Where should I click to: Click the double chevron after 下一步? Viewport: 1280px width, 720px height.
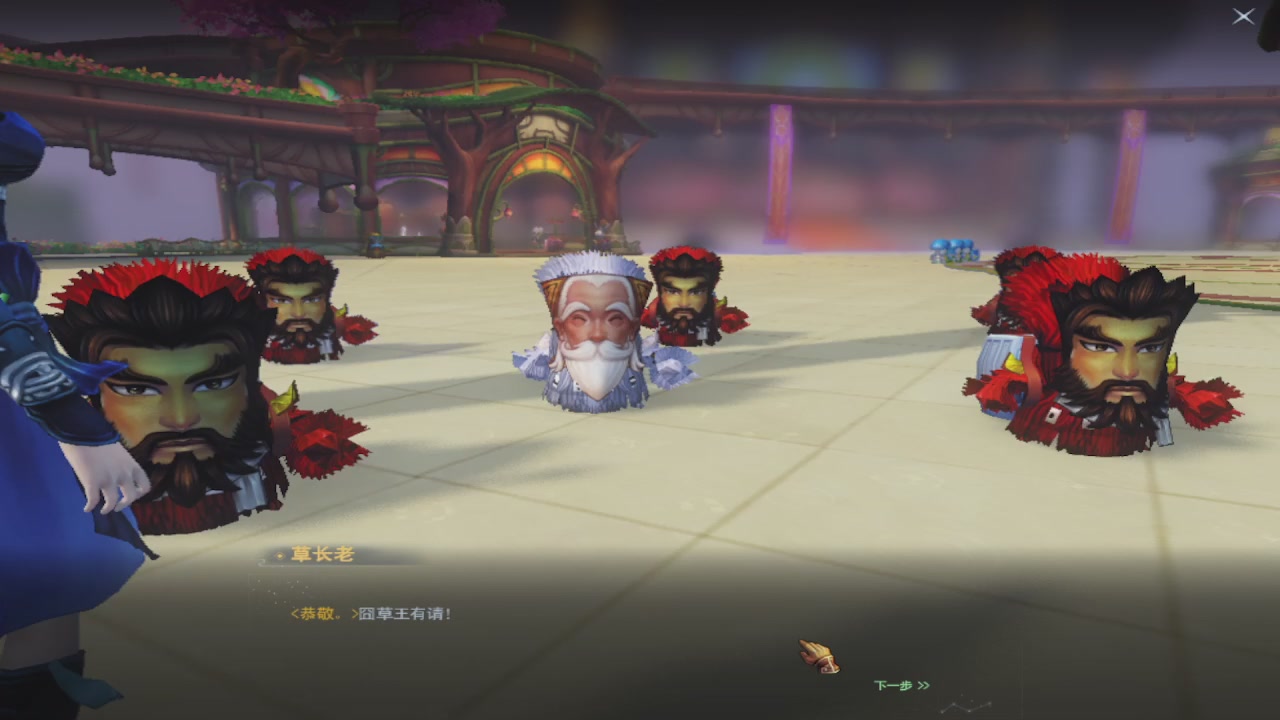tap(925, 685)
